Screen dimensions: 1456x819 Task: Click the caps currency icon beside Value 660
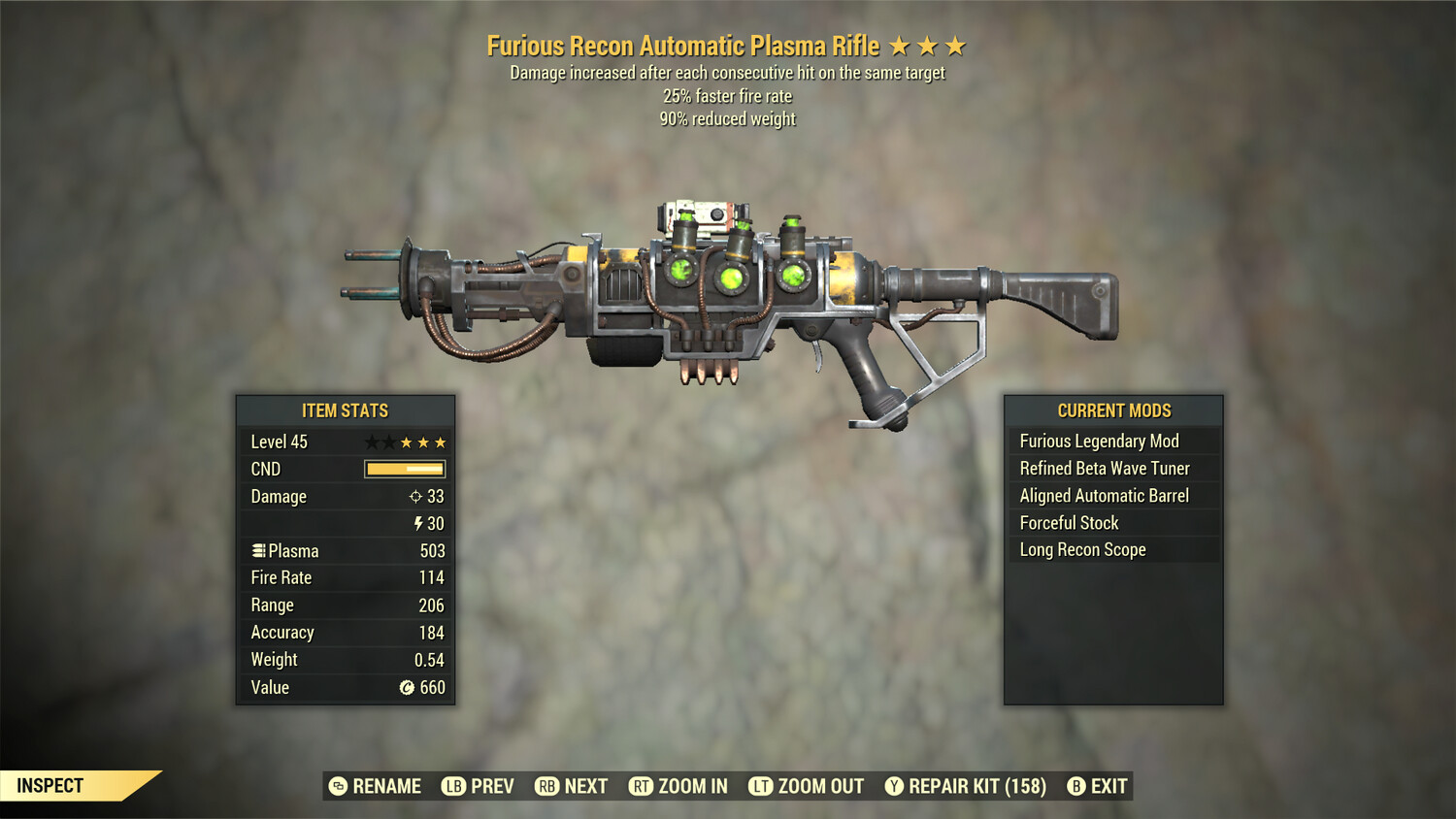pyautogui.click(x=409, y=688)
